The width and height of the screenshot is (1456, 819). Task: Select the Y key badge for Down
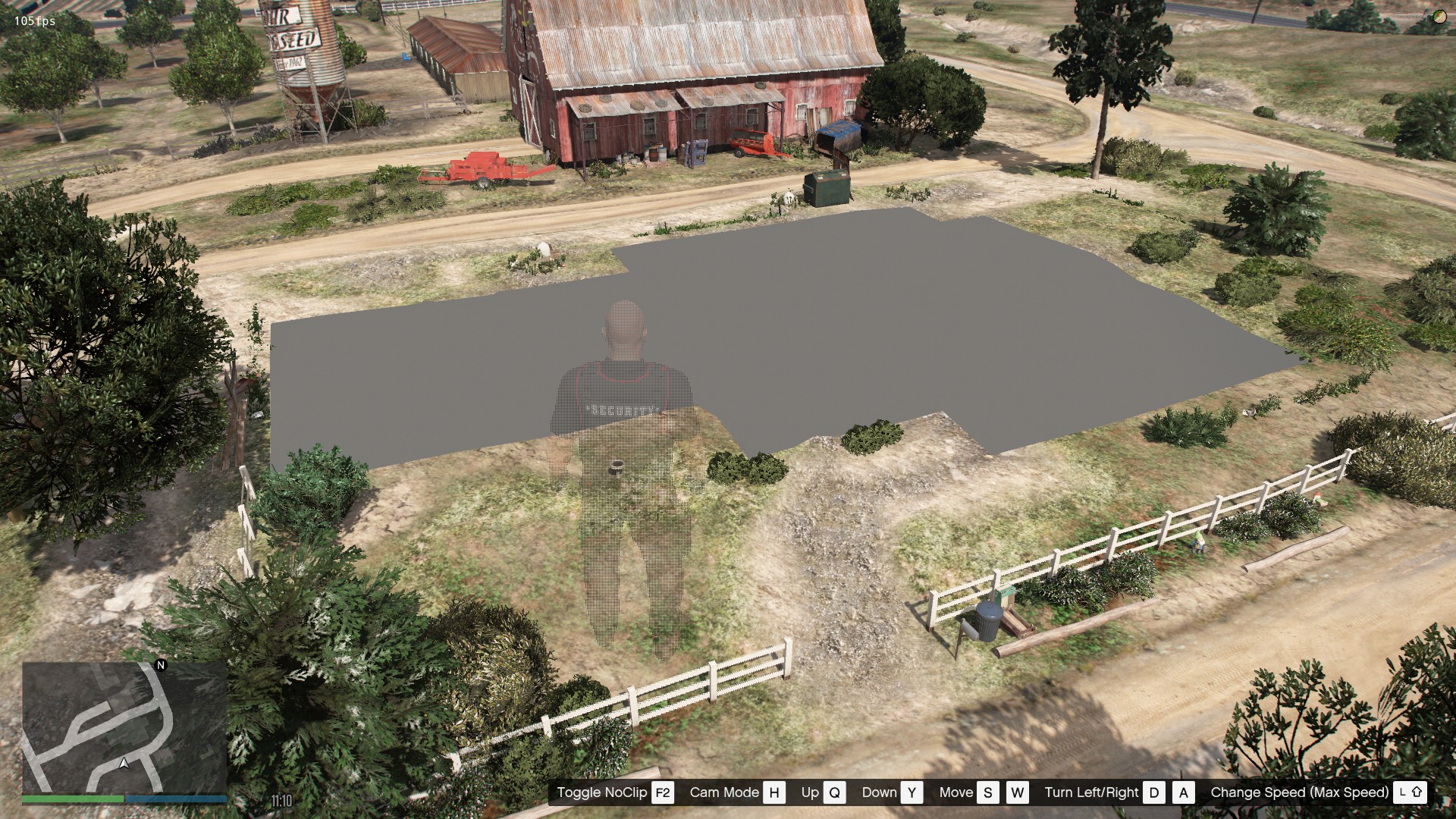click(912, 792)
